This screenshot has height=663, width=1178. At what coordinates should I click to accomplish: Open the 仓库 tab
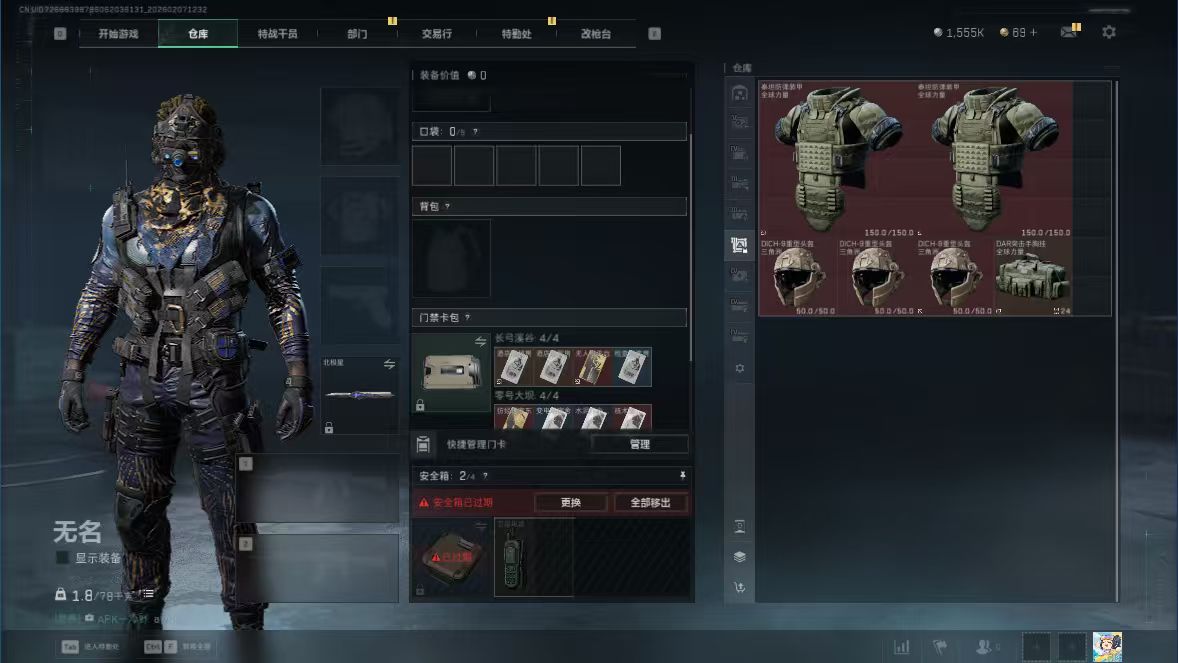(x=198, y=34)
